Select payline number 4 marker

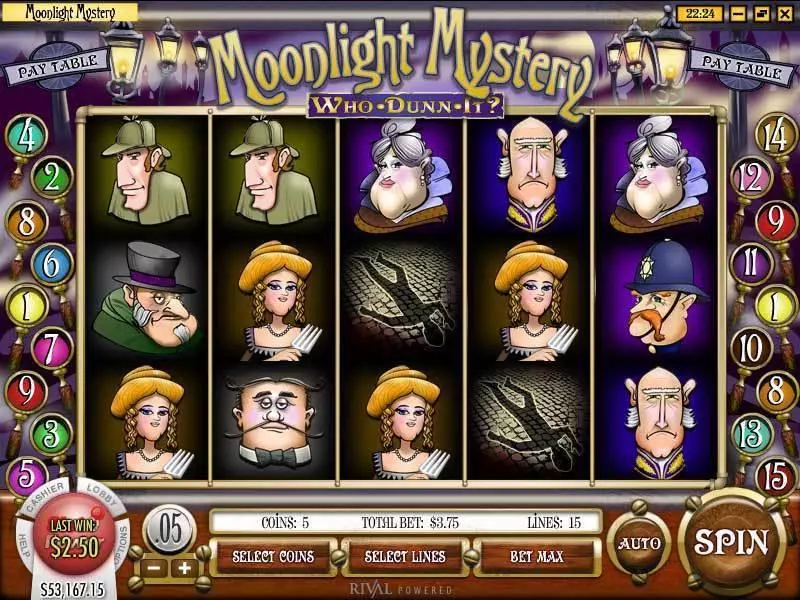(x=26, y=135)
